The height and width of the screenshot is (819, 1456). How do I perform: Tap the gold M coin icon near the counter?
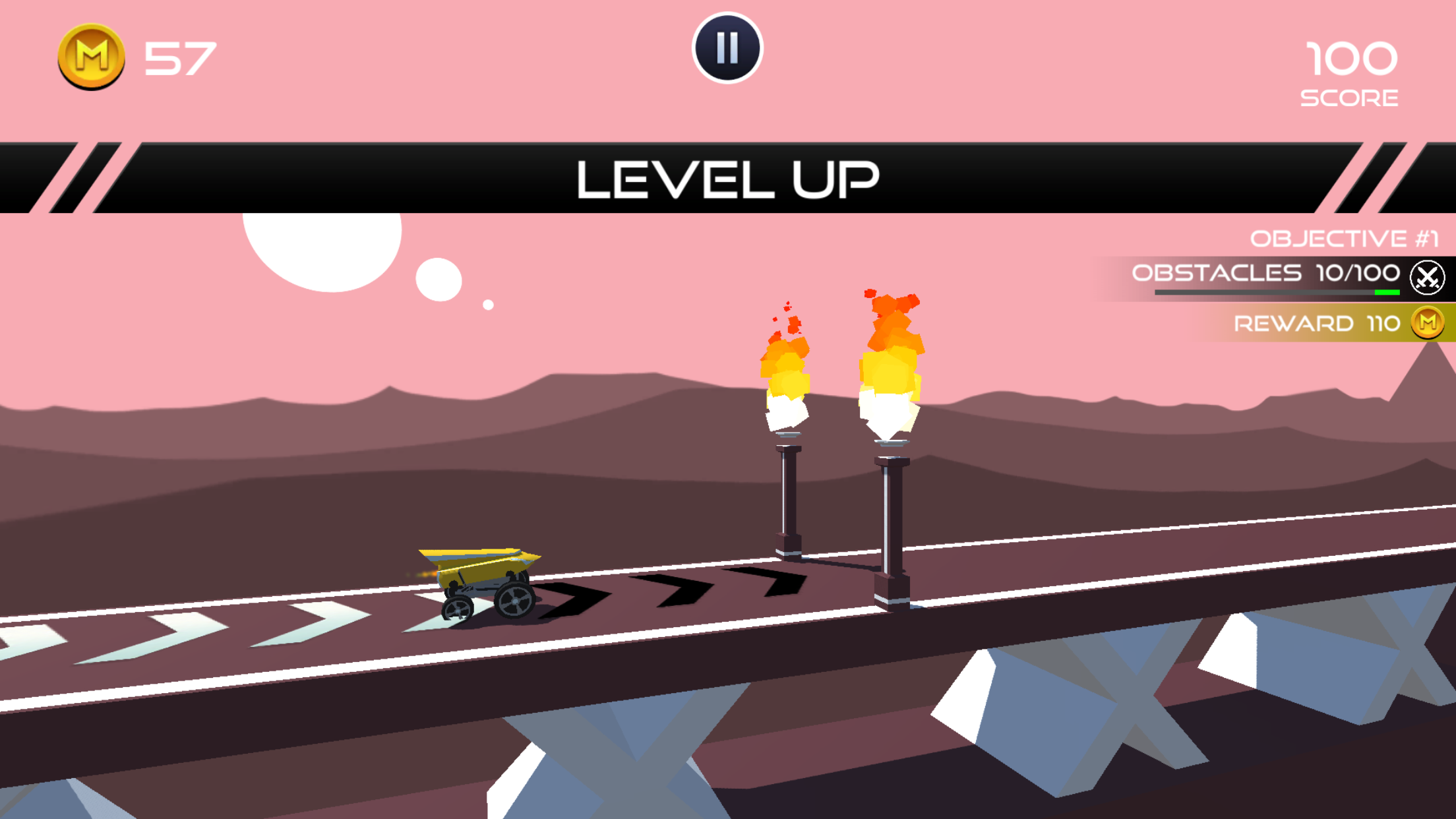pyautogui.click(x=91, y=56)
